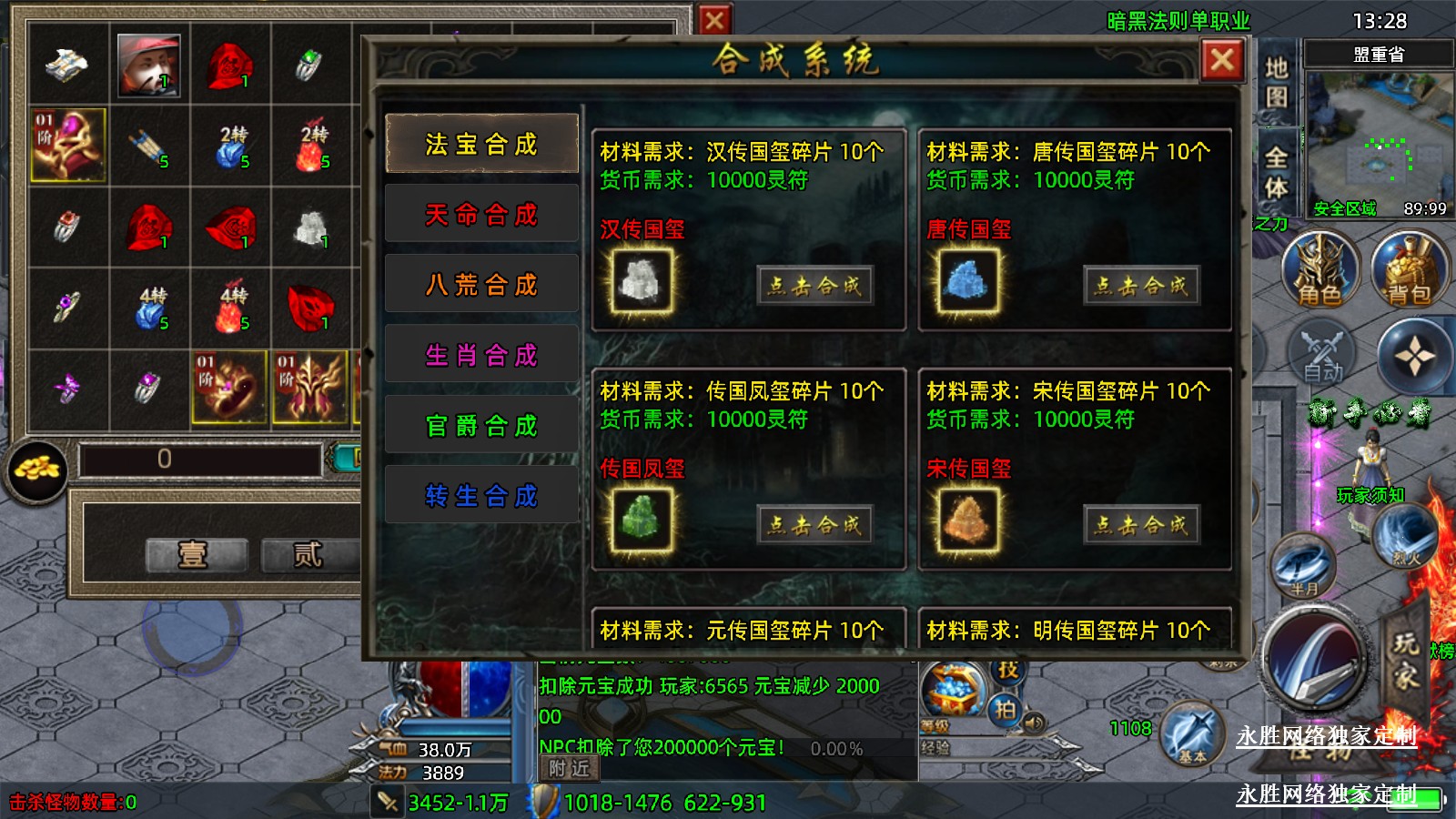Craft the 宋传国玺 seal
Viewport: 1456px width, 819px height.
(x=1141, y=524)
